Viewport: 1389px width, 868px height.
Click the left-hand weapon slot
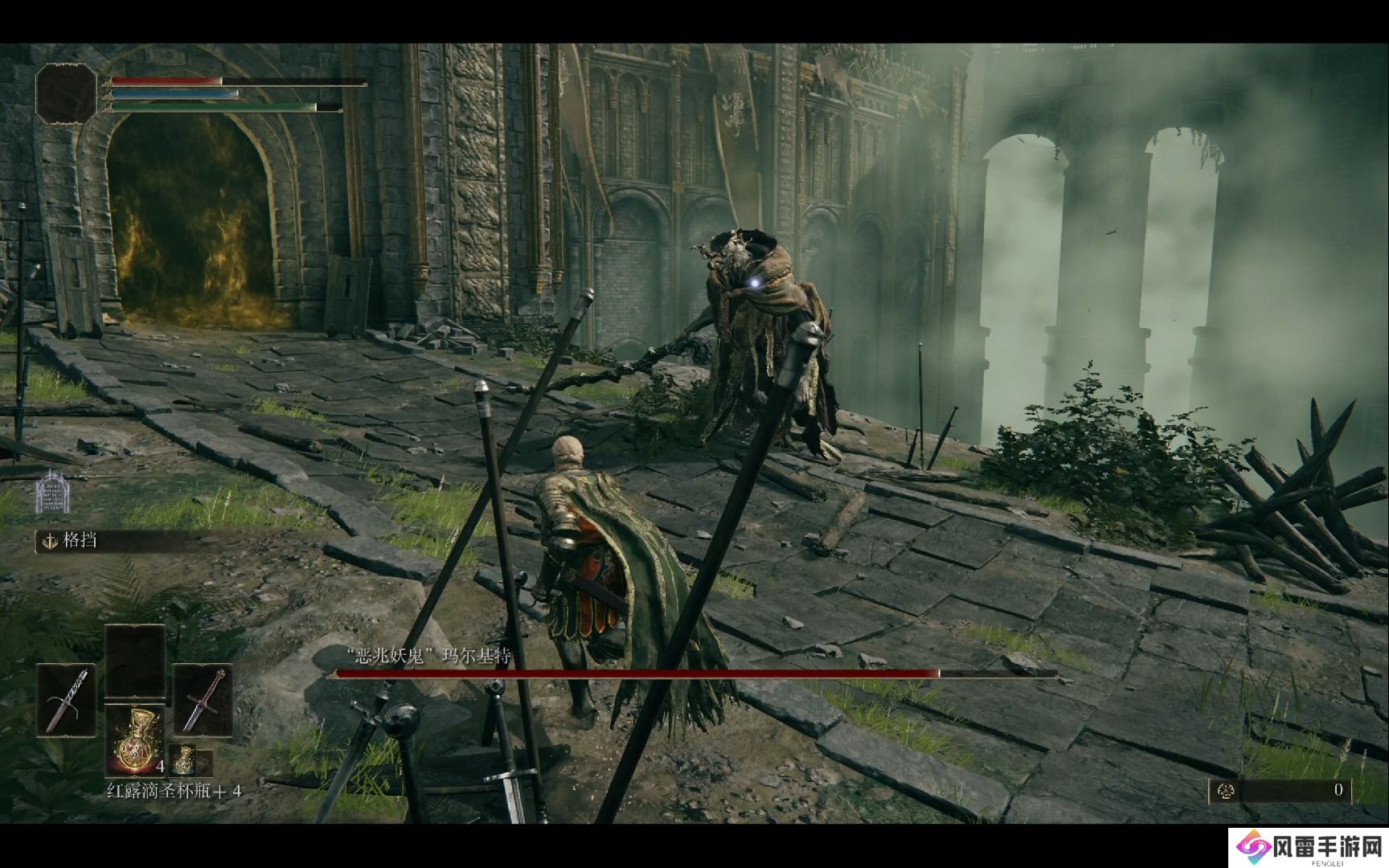click(x=66, y=699)
